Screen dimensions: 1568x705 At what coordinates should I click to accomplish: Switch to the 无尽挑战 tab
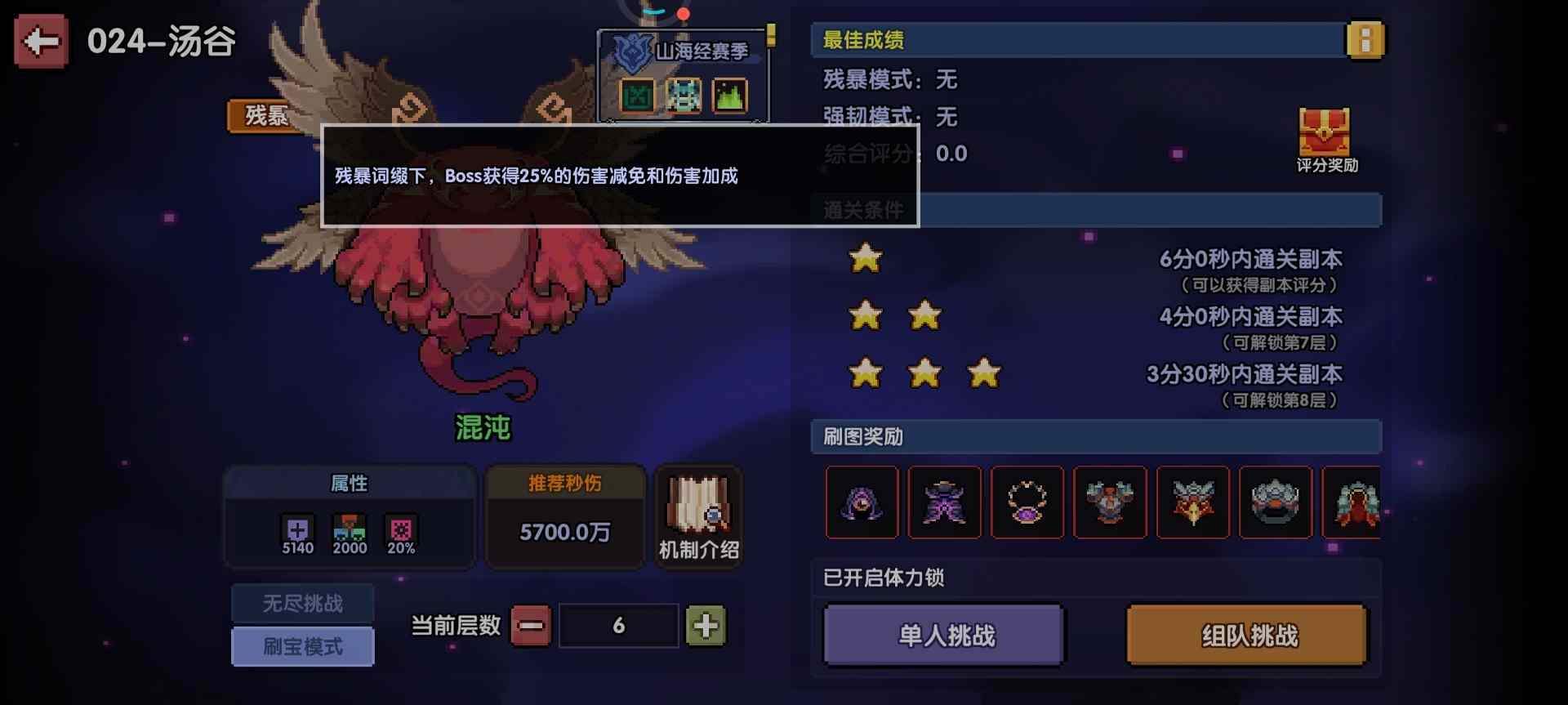(x=303, y=603)
